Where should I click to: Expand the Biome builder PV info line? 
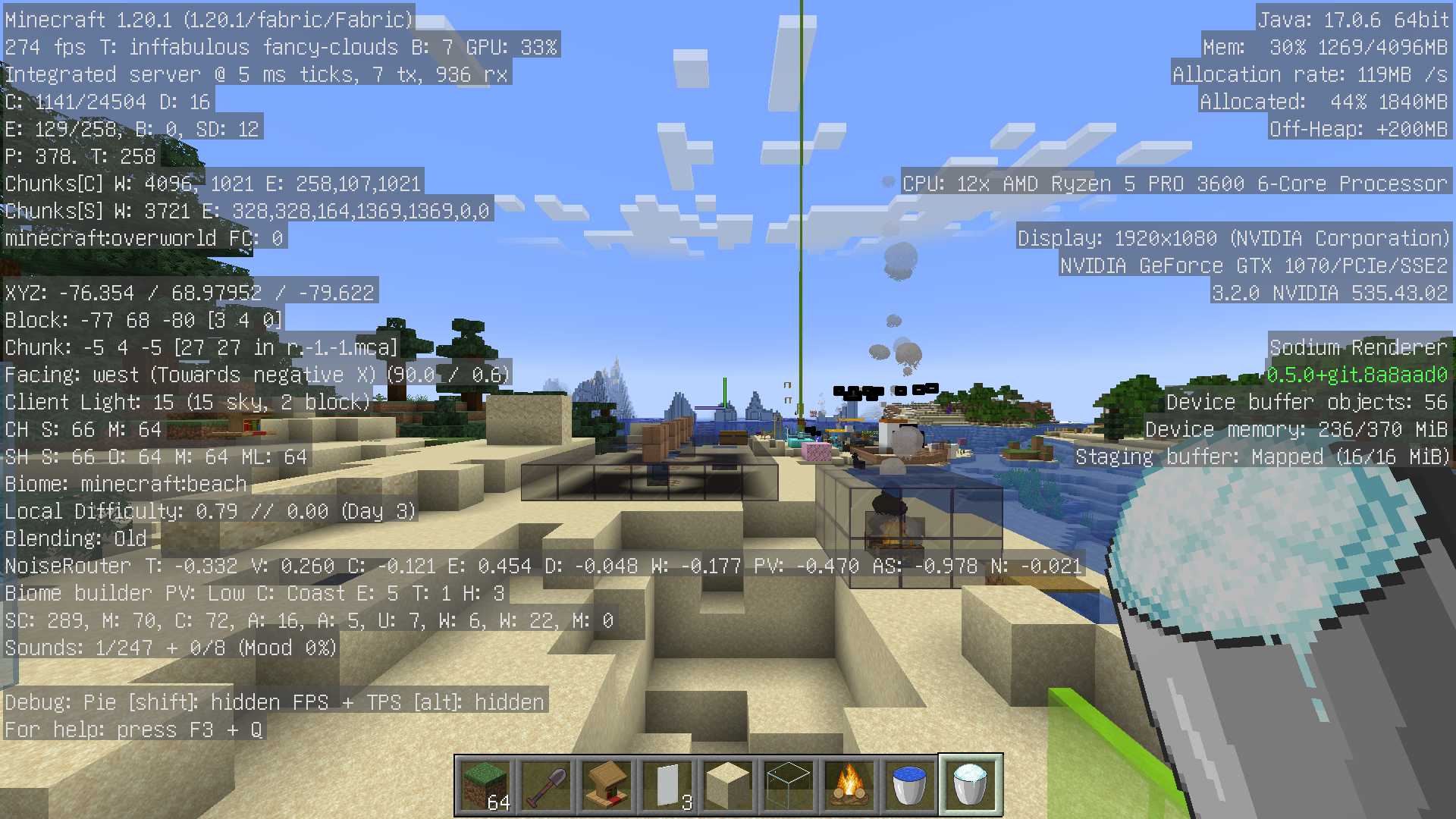click(x=254, y=593)
